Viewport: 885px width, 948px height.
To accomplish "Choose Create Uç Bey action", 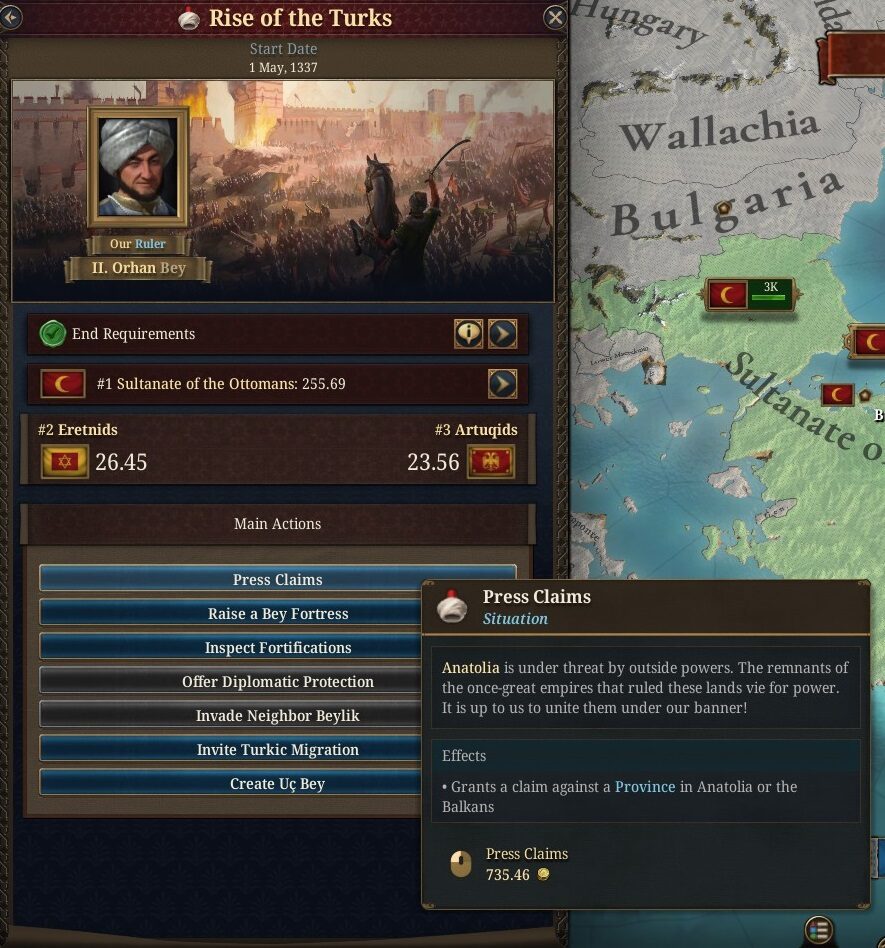I will click(x=230, y=784).
